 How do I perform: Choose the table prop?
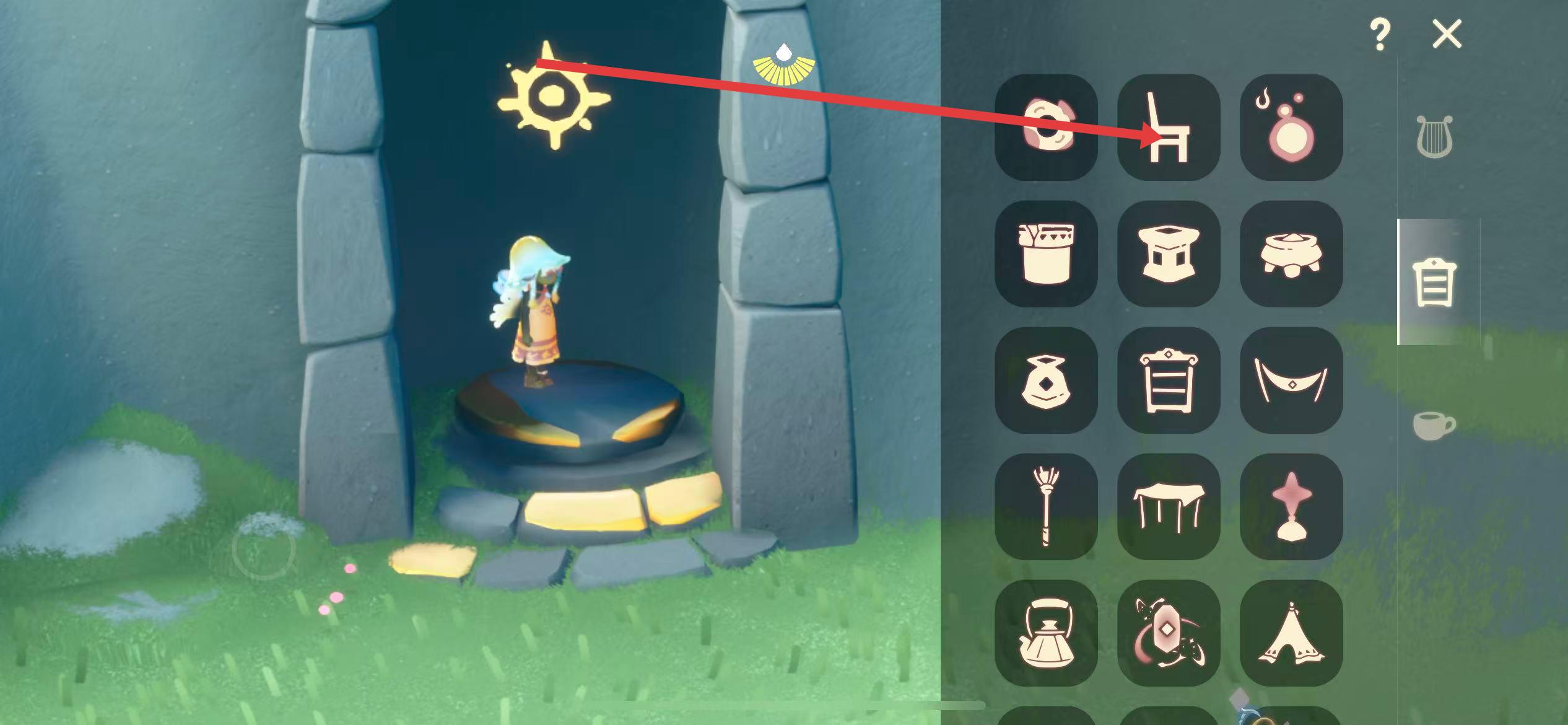pos(1169,506)
